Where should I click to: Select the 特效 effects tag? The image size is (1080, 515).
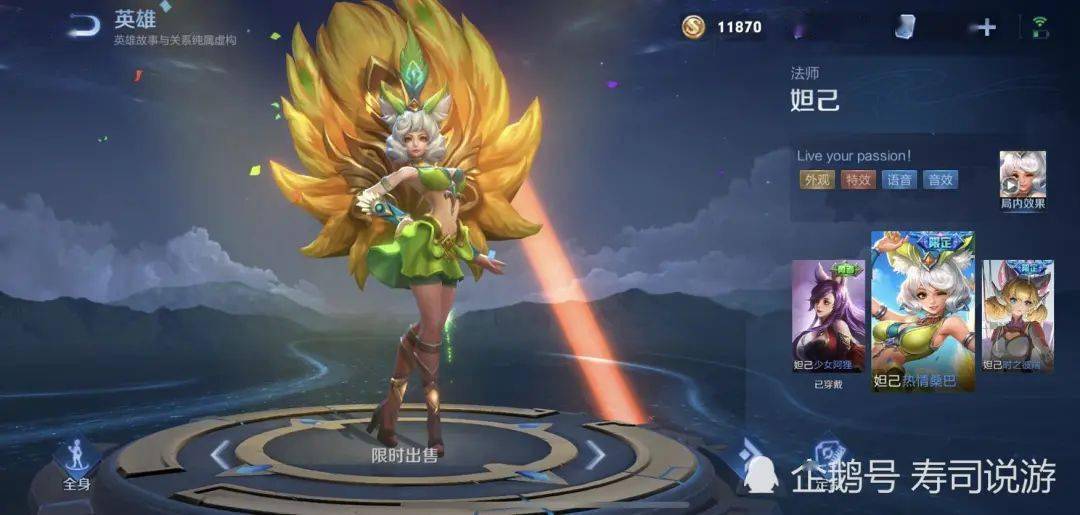click(x=858, y=180)
